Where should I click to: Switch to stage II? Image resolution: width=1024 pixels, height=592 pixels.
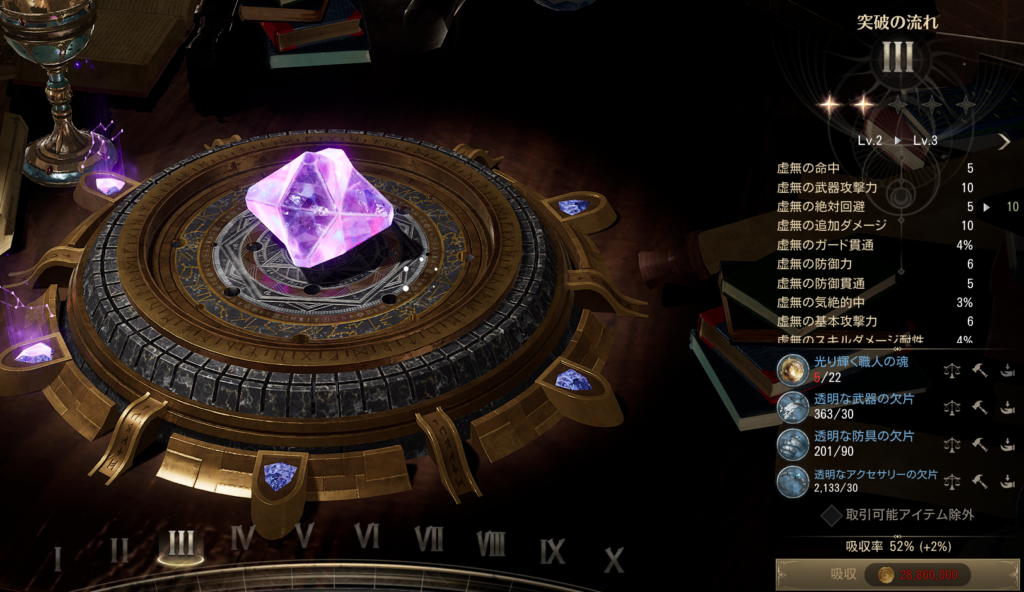pos(119,548)
